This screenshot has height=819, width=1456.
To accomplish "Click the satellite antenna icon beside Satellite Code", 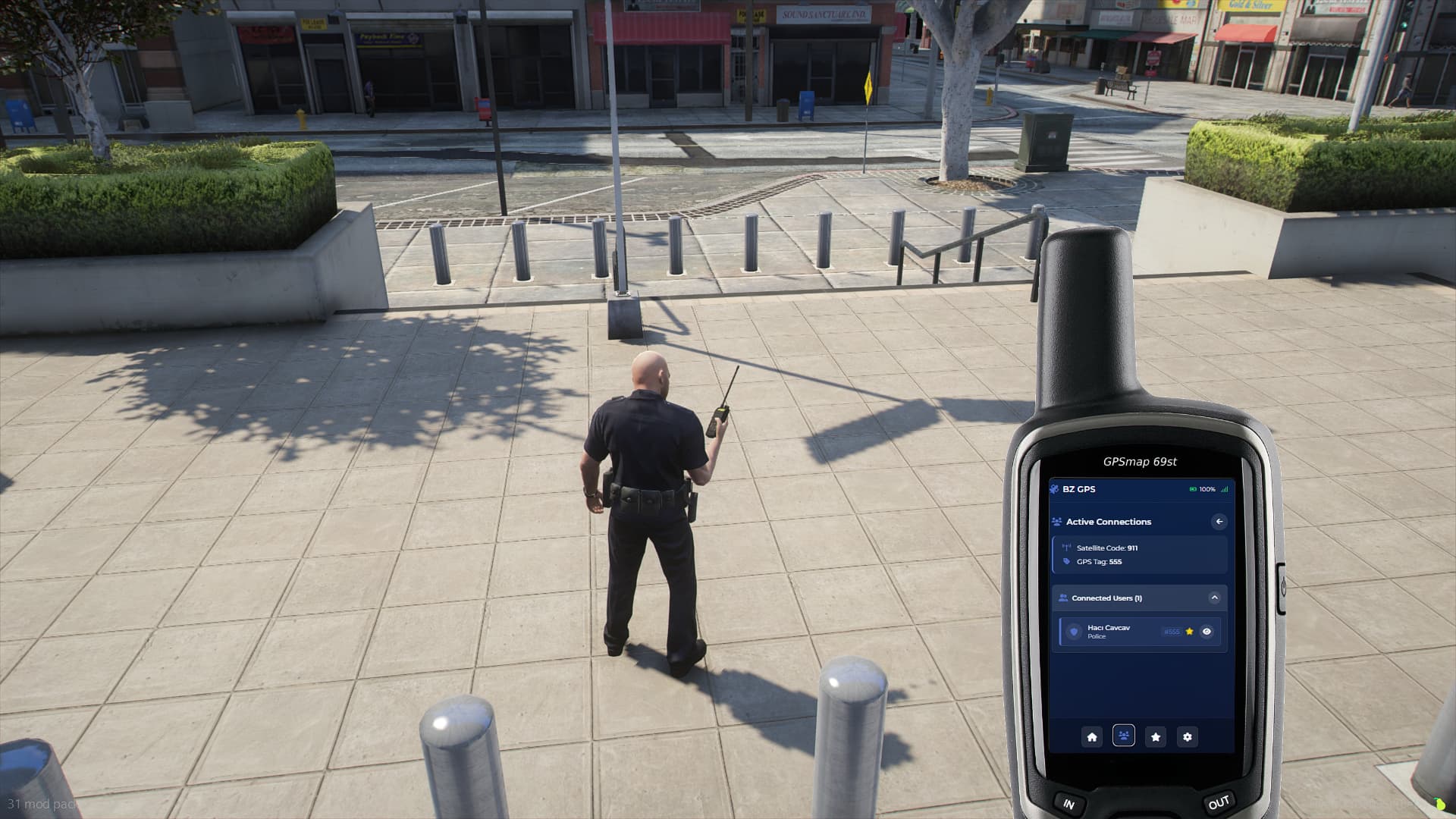I will pyautogui.click(x=1066, y=547).
